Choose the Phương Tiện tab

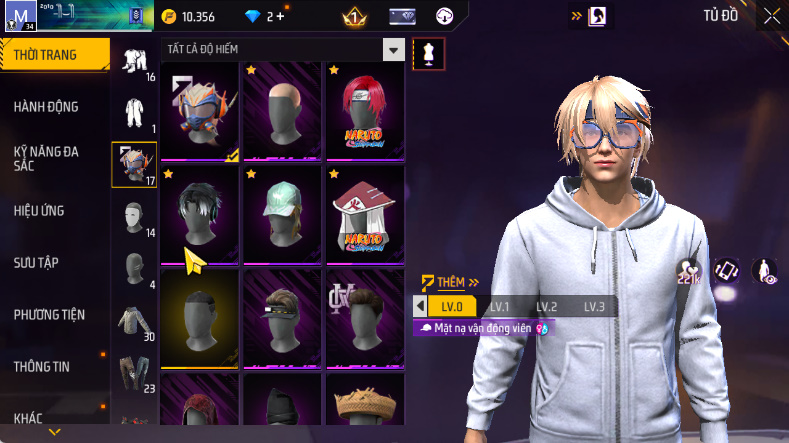(x=49, y=314)
